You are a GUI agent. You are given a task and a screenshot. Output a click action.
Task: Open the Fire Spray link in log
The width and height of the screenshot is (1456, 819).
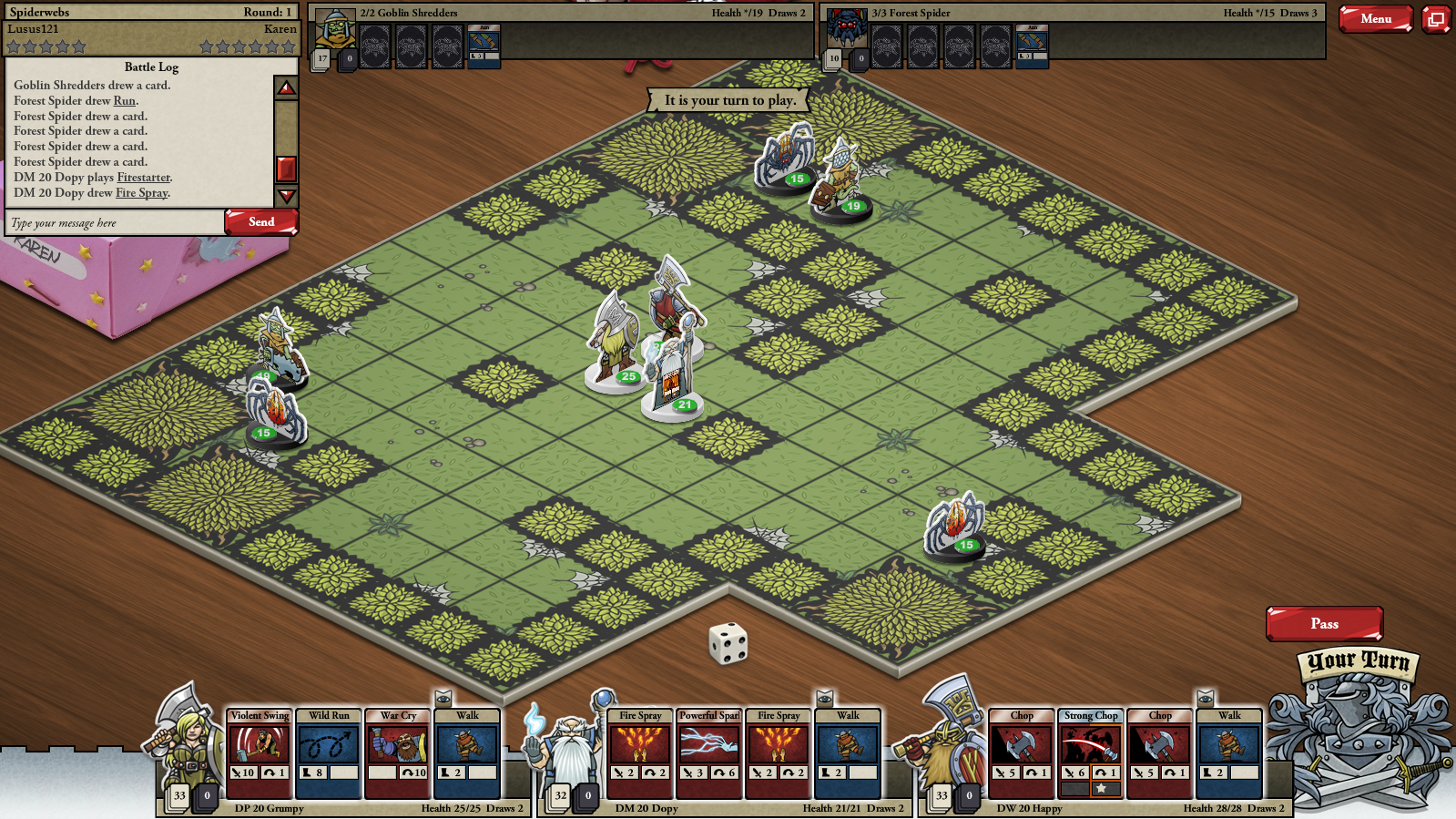141,193
